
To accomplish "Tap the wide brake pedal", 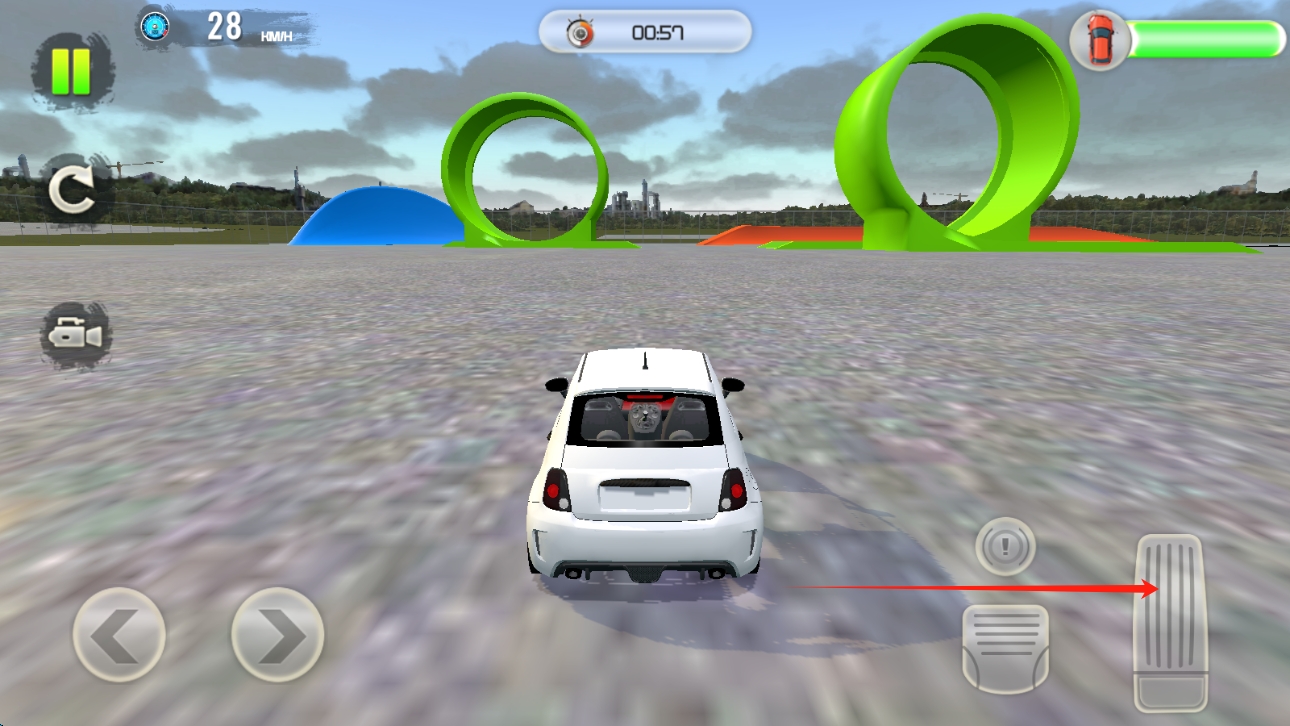I will tap(1005, 647).
